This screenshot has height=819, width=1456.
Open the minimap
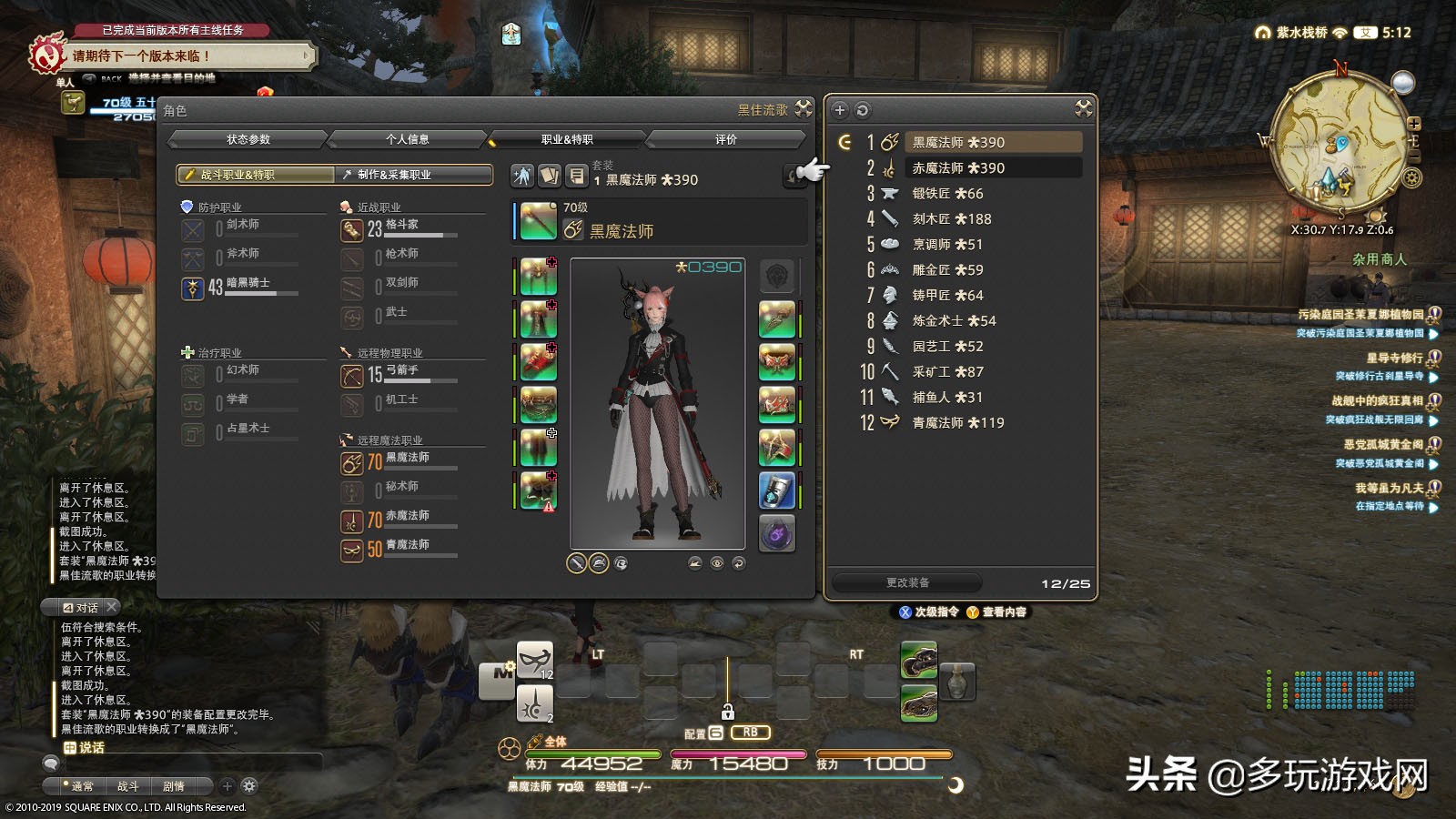coord(1337,141)
